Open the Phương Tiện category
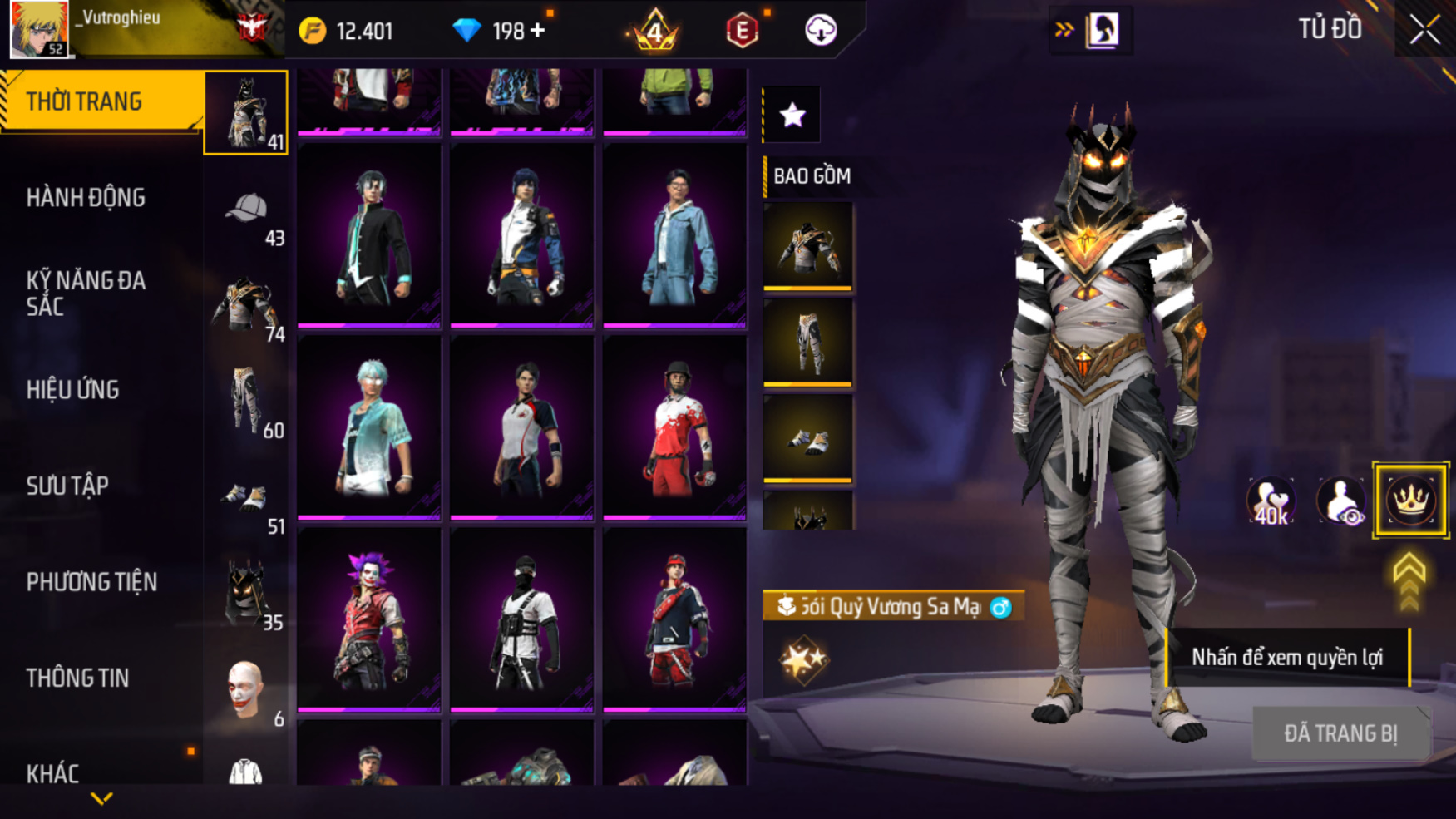 91,582
